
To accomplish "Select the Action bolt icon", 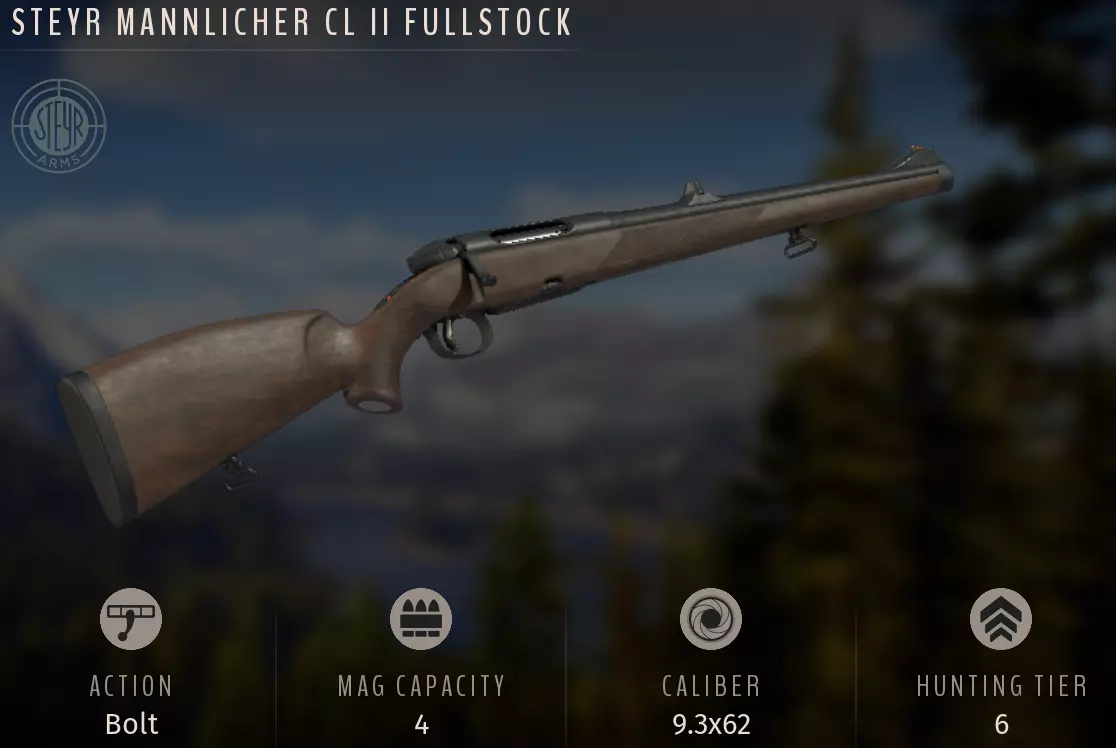I will 131,619.
